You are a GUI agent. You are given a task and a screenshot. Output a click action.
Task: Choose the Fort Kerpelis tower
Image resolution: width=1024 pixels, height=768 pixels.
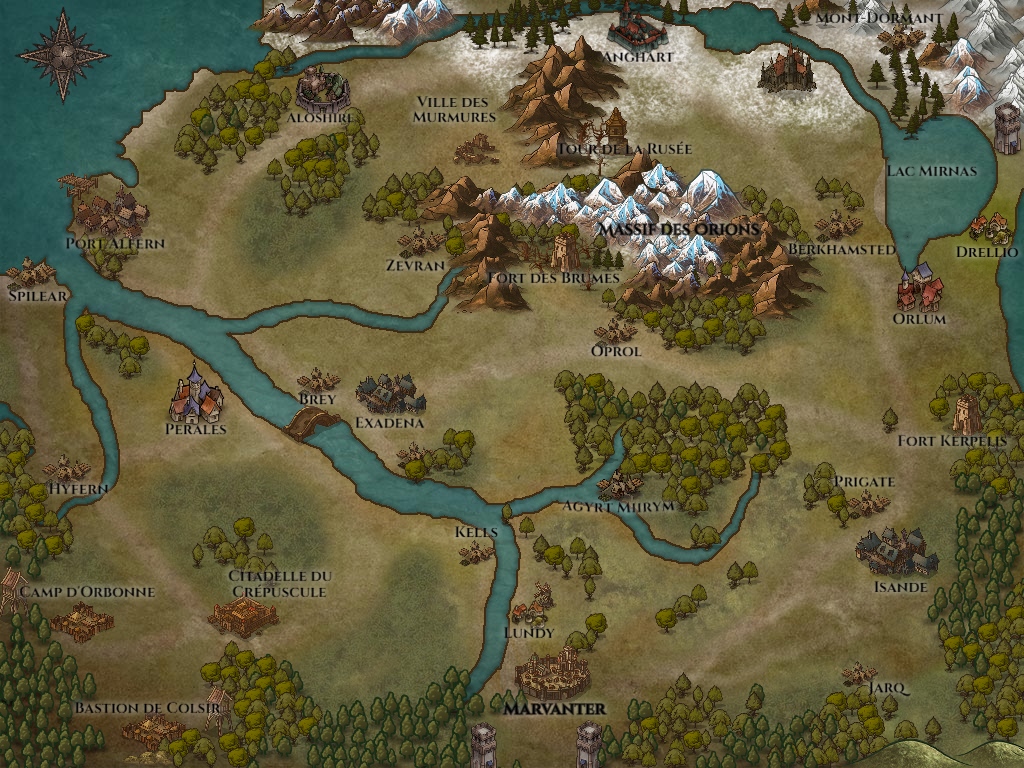tap(966, 413)
